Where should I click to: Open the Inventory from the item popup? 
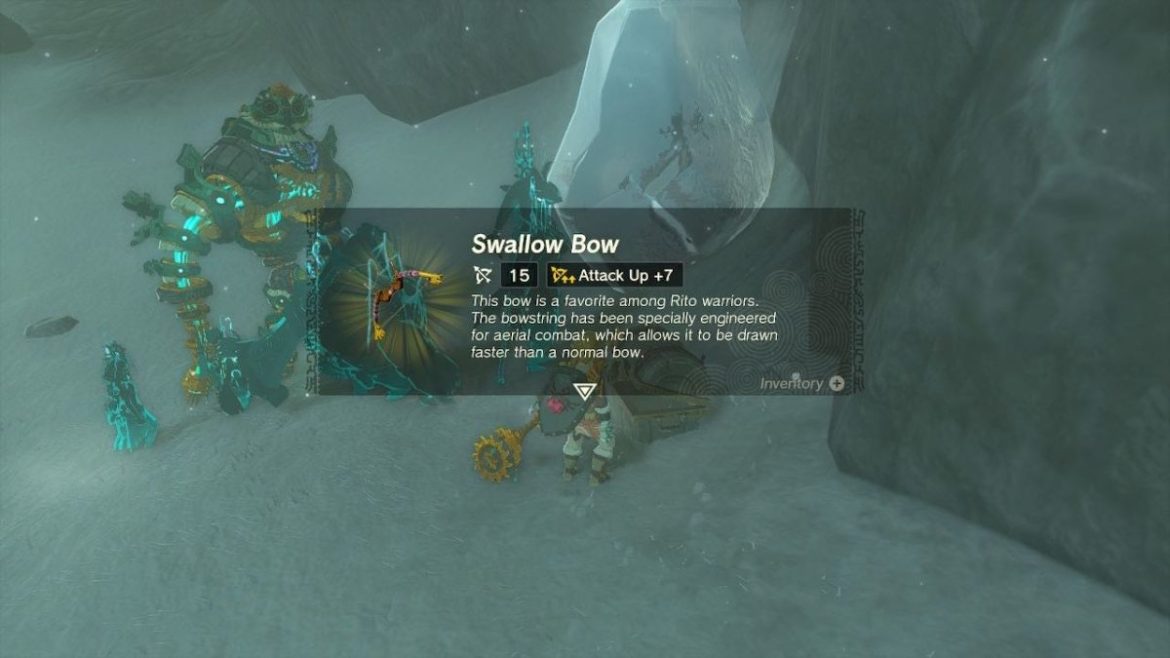(801, 383)
